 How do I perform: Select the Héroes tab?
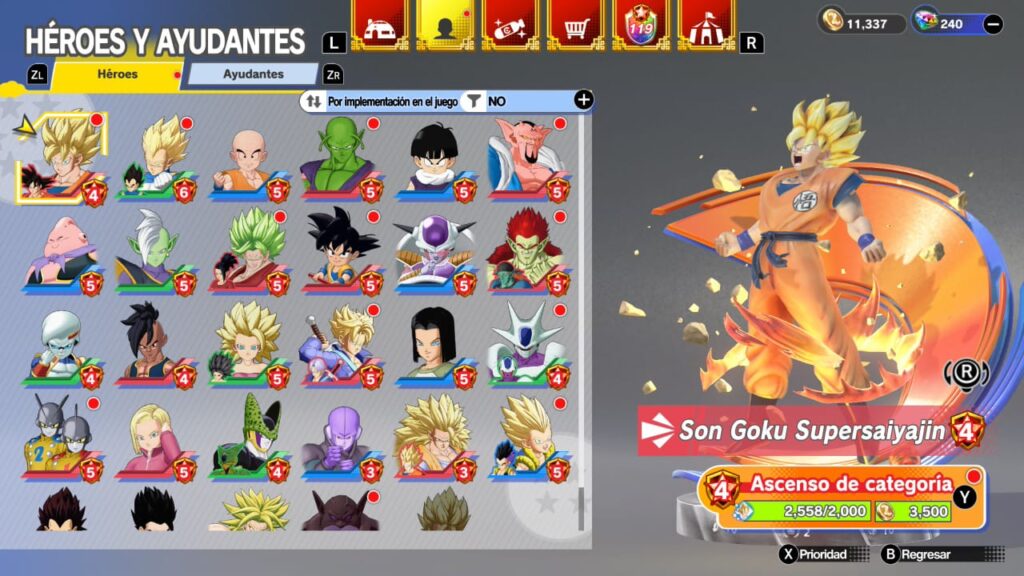click(x=117, y=74)
